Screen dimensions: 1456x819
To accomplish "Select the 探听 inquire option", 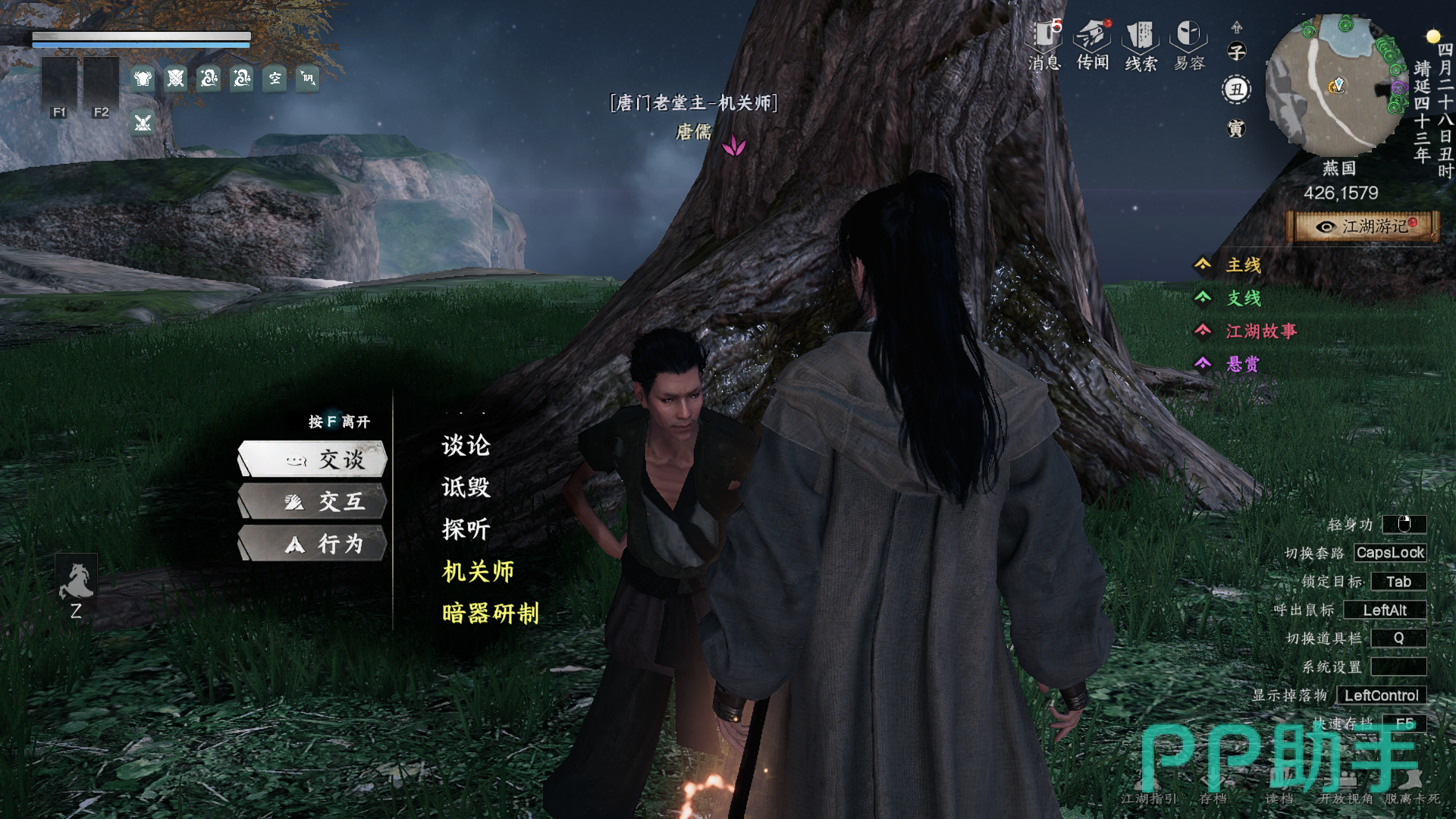I will tap(466, 529).
